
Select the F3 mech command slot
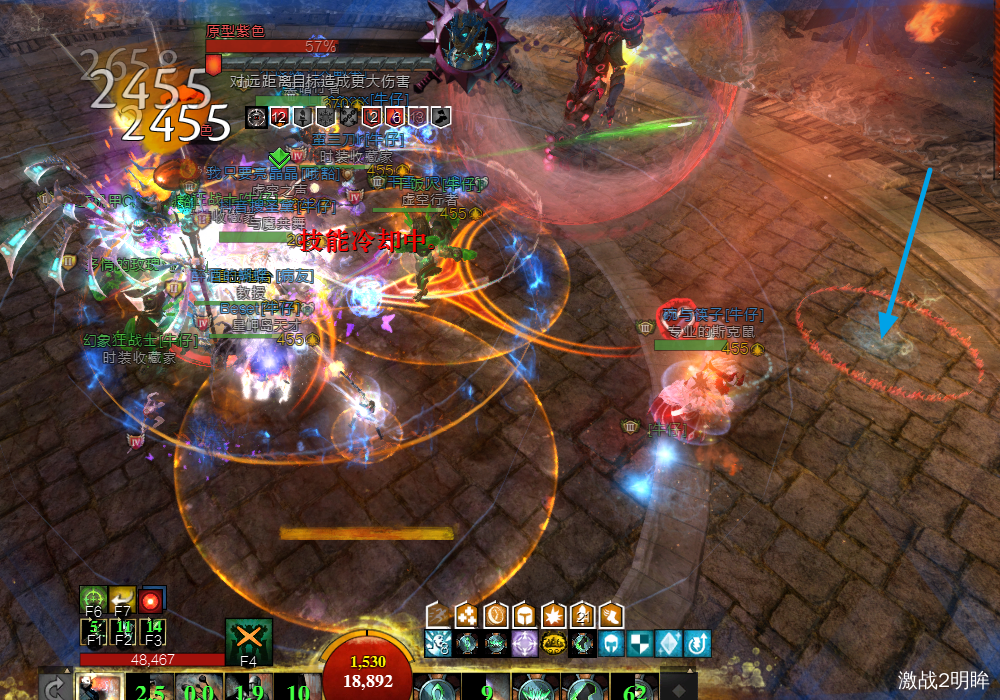point(152,631)
